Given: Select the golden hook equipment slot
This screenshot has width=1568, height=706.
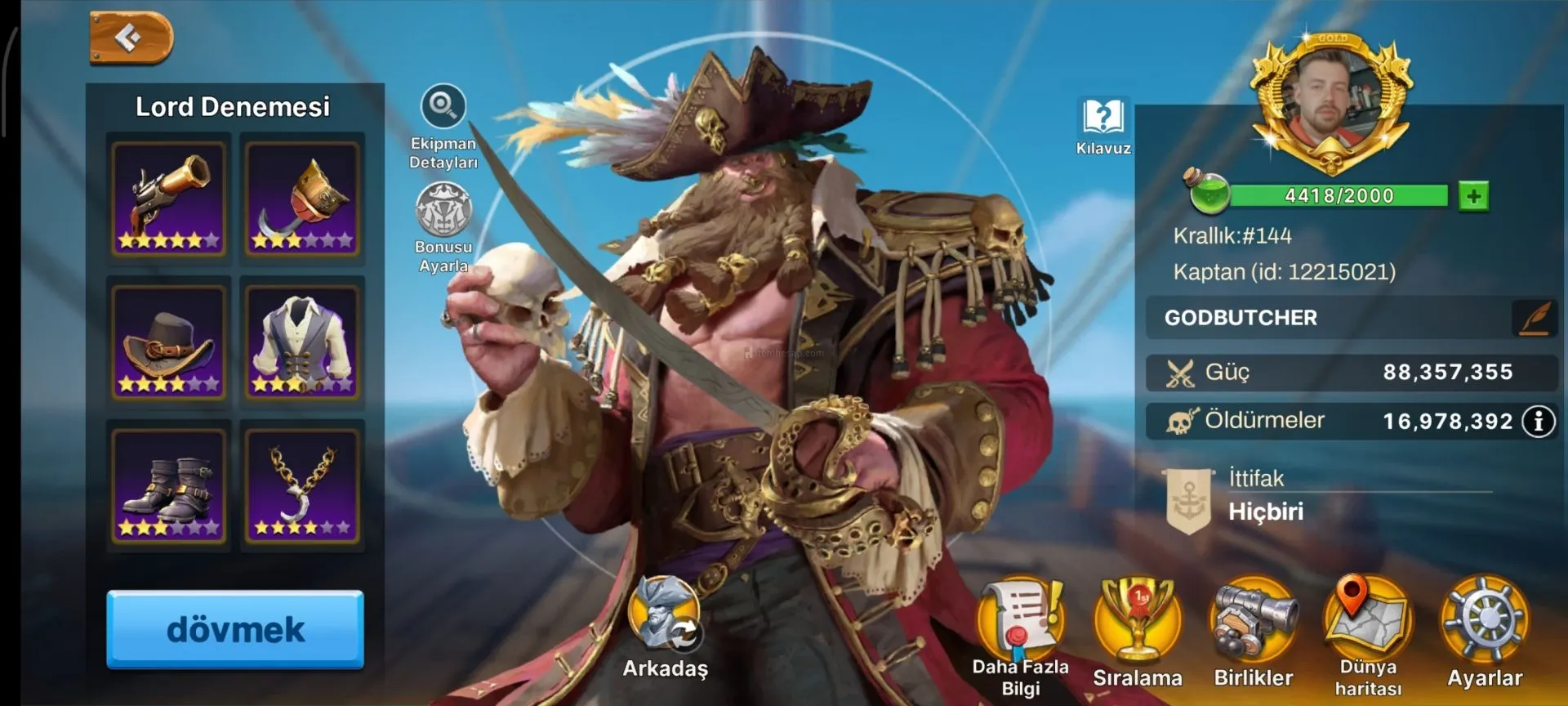Looking at the screenshot, I should (302, 199).
